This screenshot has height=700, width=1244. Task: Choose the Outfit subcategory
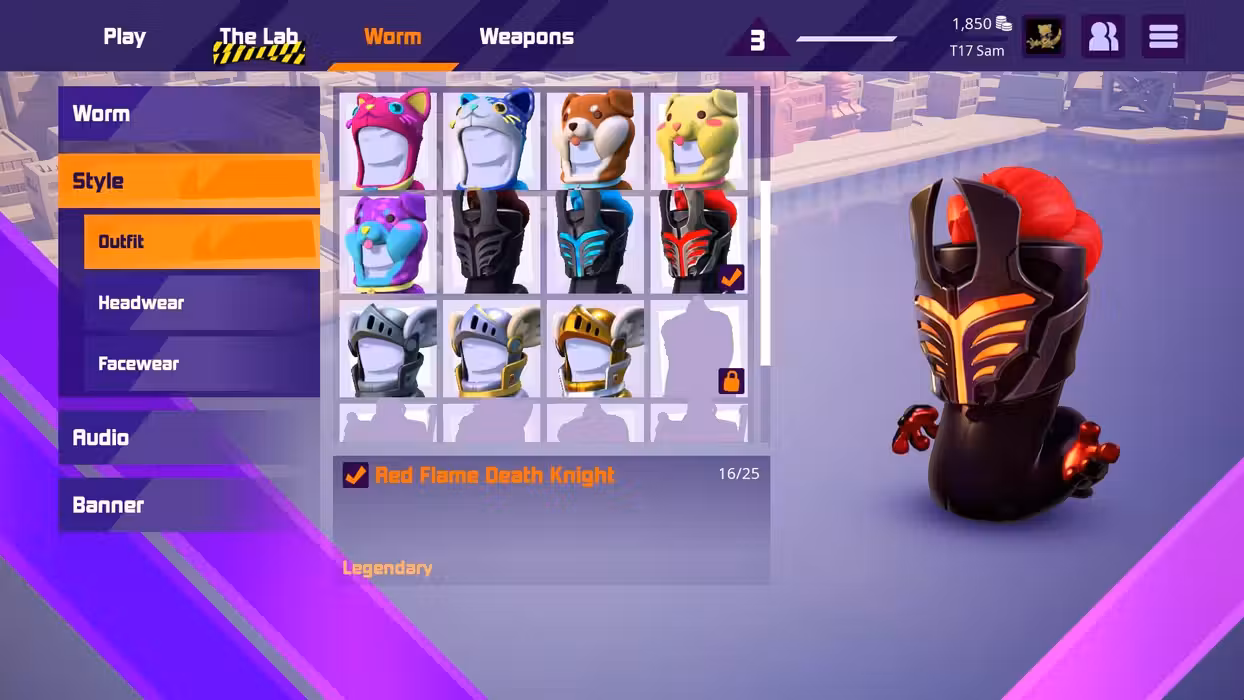(201, 242)
